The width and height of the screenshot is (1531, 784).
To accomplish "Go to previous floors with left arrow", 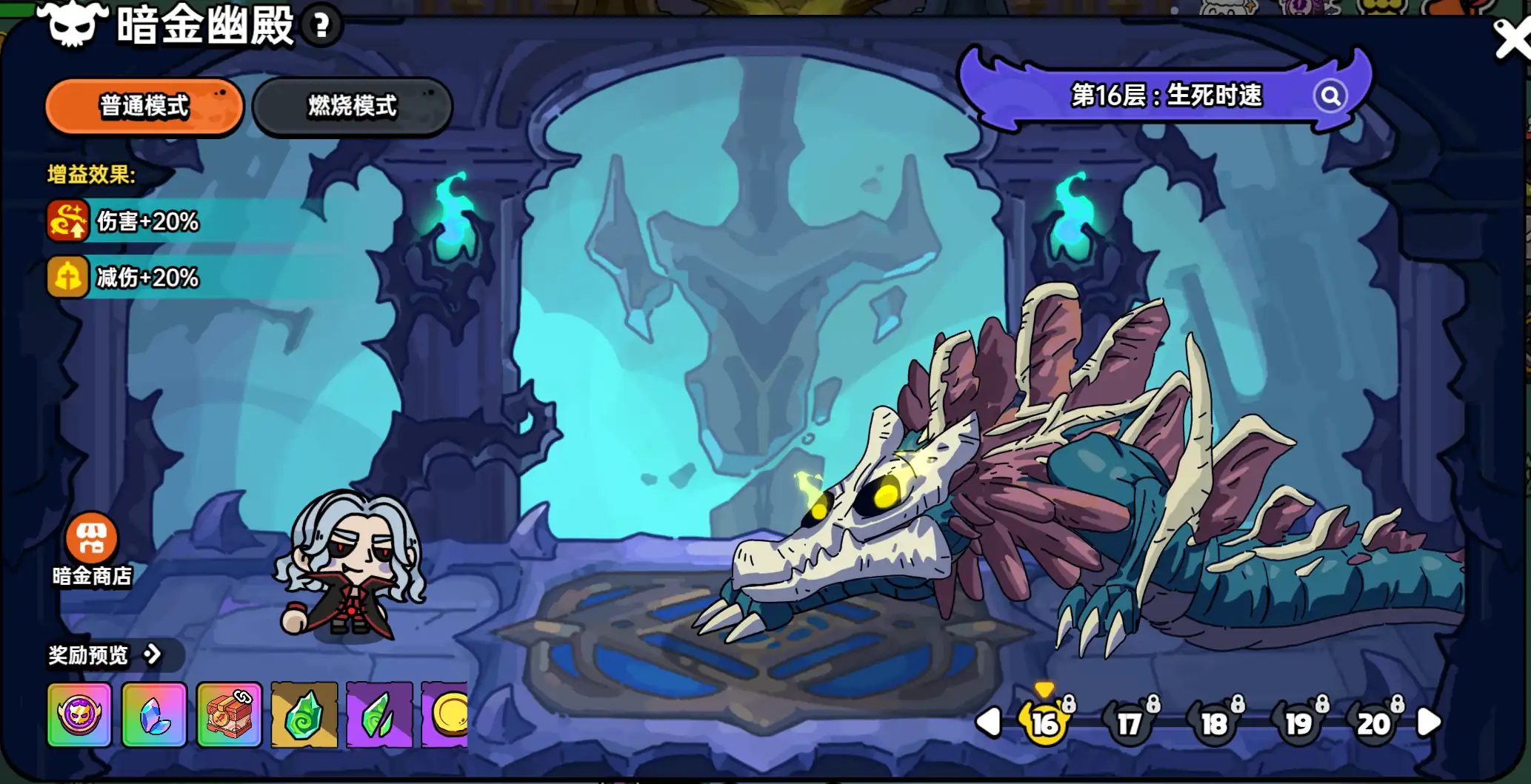I will click(990, 722).
